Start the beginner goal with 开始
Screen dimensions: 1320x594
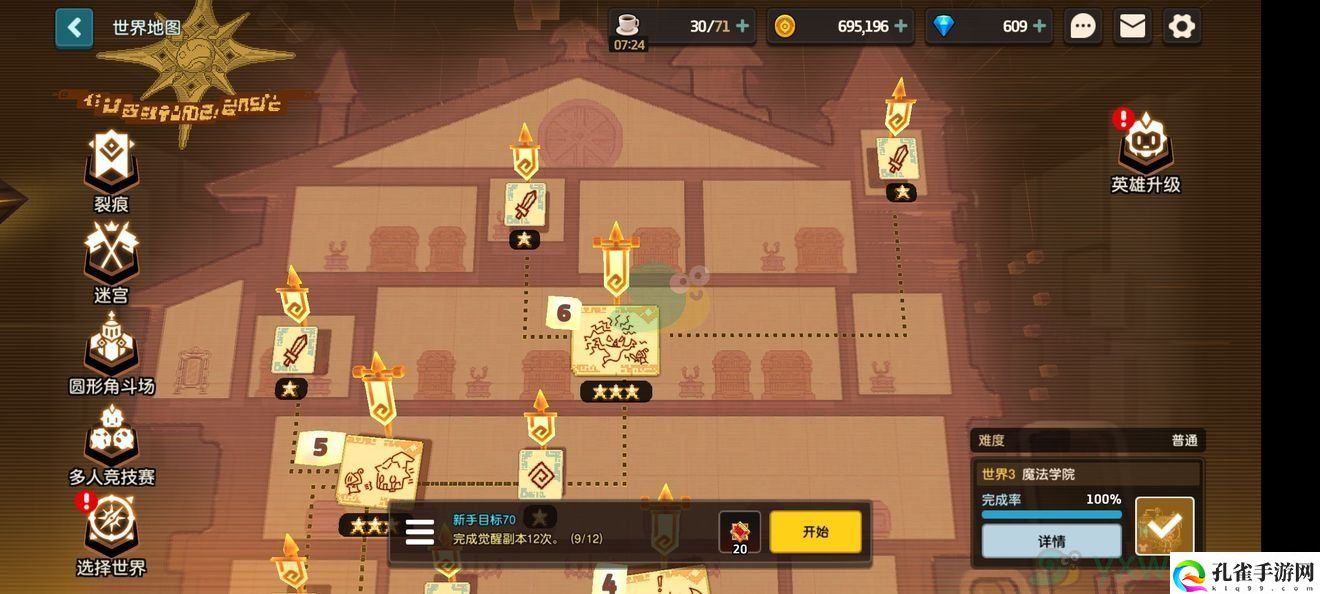point(815,532)
